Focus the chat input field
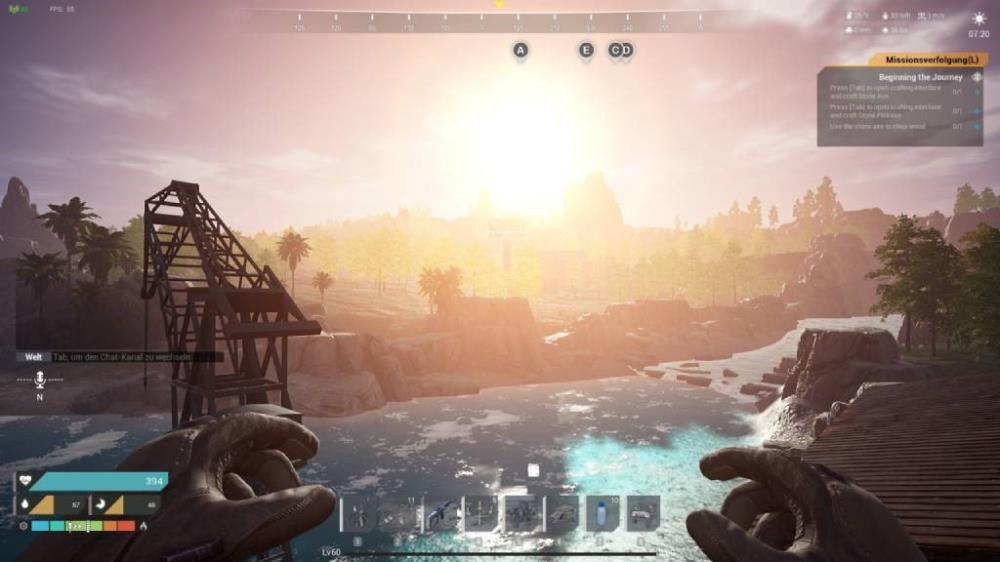 (130, 356)
